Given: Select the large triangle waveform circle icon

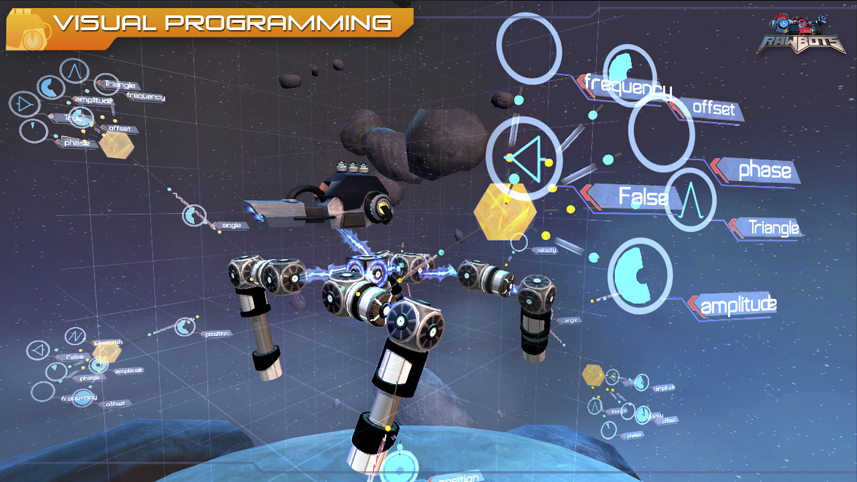Looking at the screenshot, I should (x=690, y=200).
